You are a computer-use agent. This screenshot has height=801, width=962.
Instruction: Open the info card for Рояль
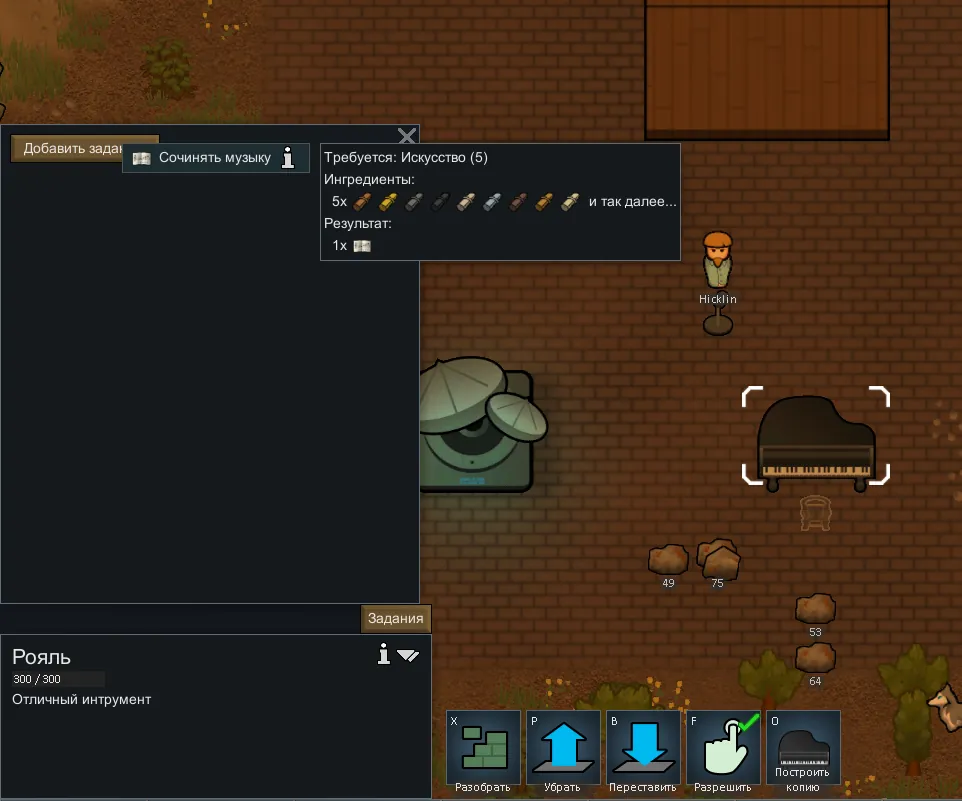pos(383,654)
